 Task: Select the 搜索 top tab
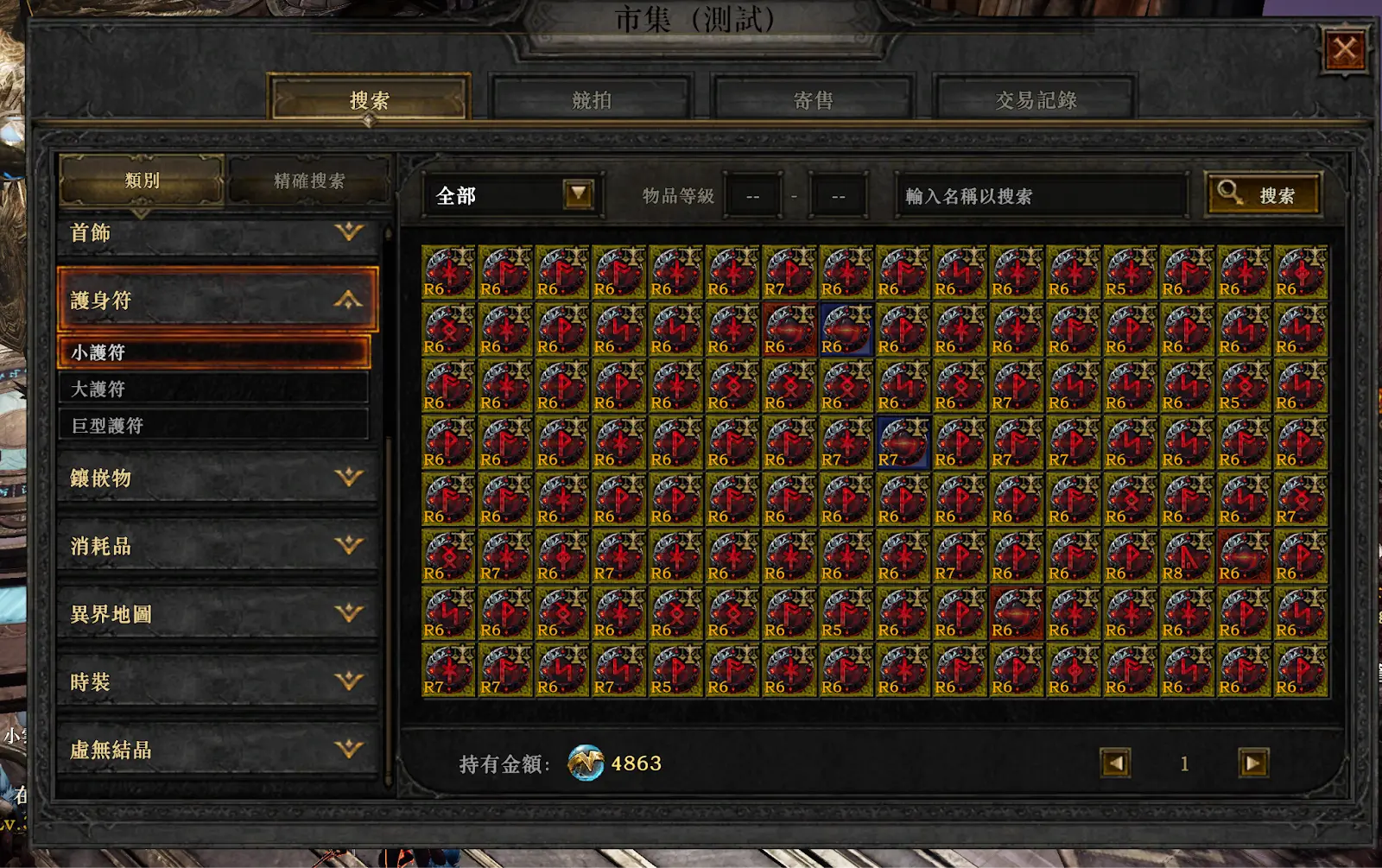(x=370, y=100)
